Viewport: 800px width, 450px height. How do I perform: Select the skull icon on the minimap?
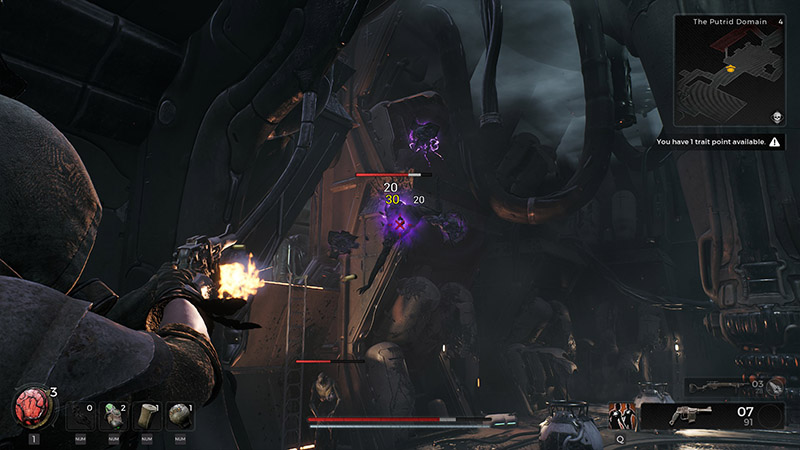[776, 118]
